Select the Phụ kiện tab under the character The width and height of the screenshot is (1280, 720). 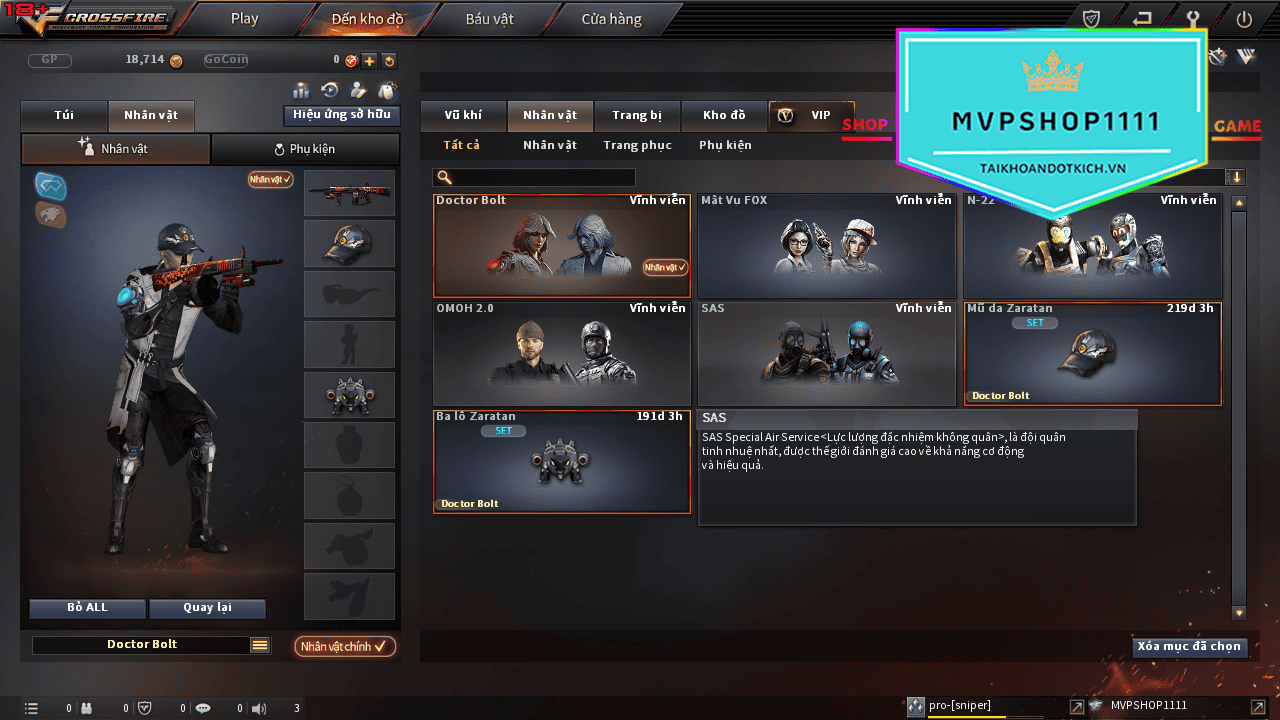pyautogui.click(x=305, y=149)
